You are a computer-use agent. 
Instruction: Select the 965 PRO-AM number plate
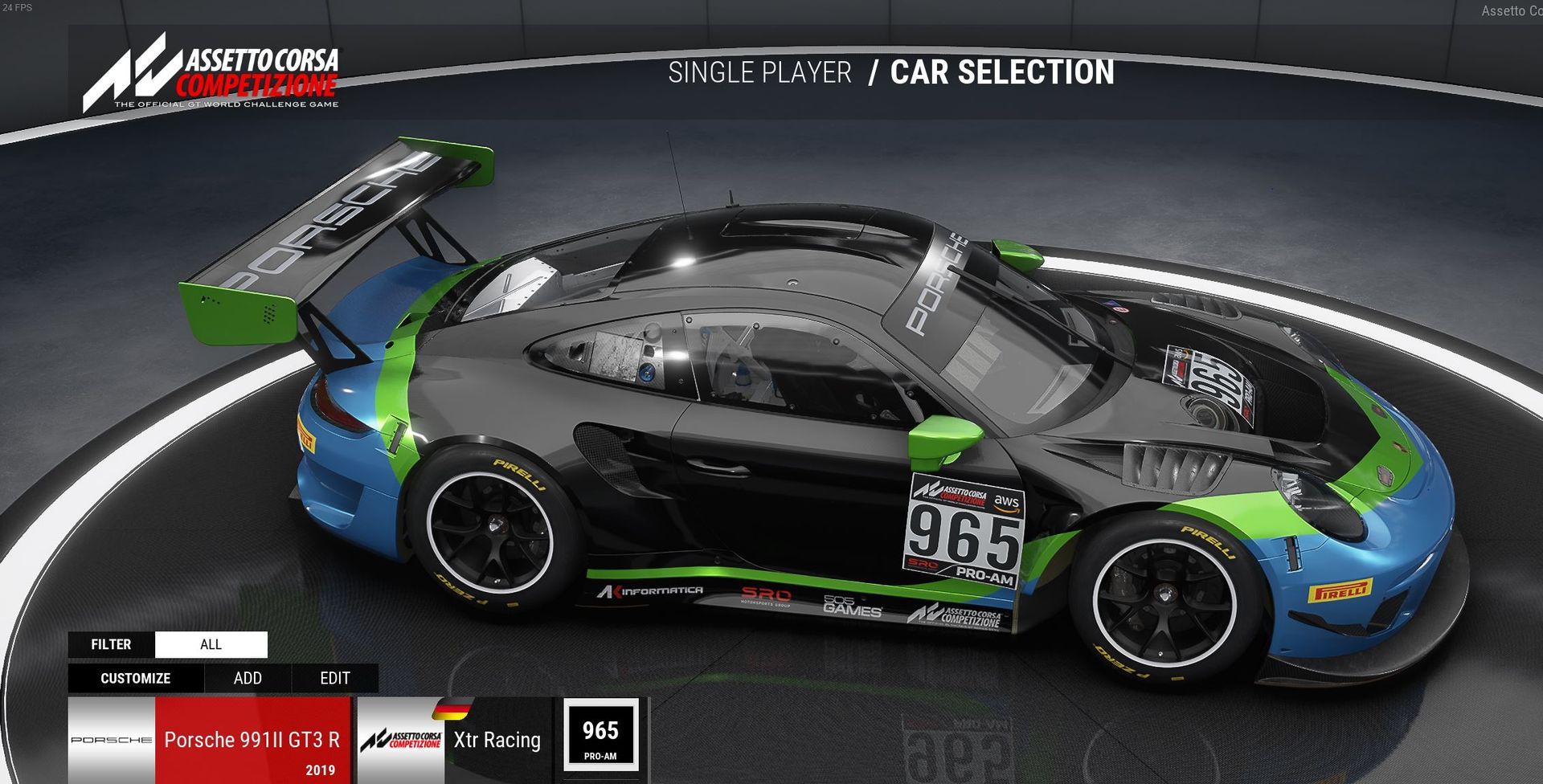coord(600,739)
